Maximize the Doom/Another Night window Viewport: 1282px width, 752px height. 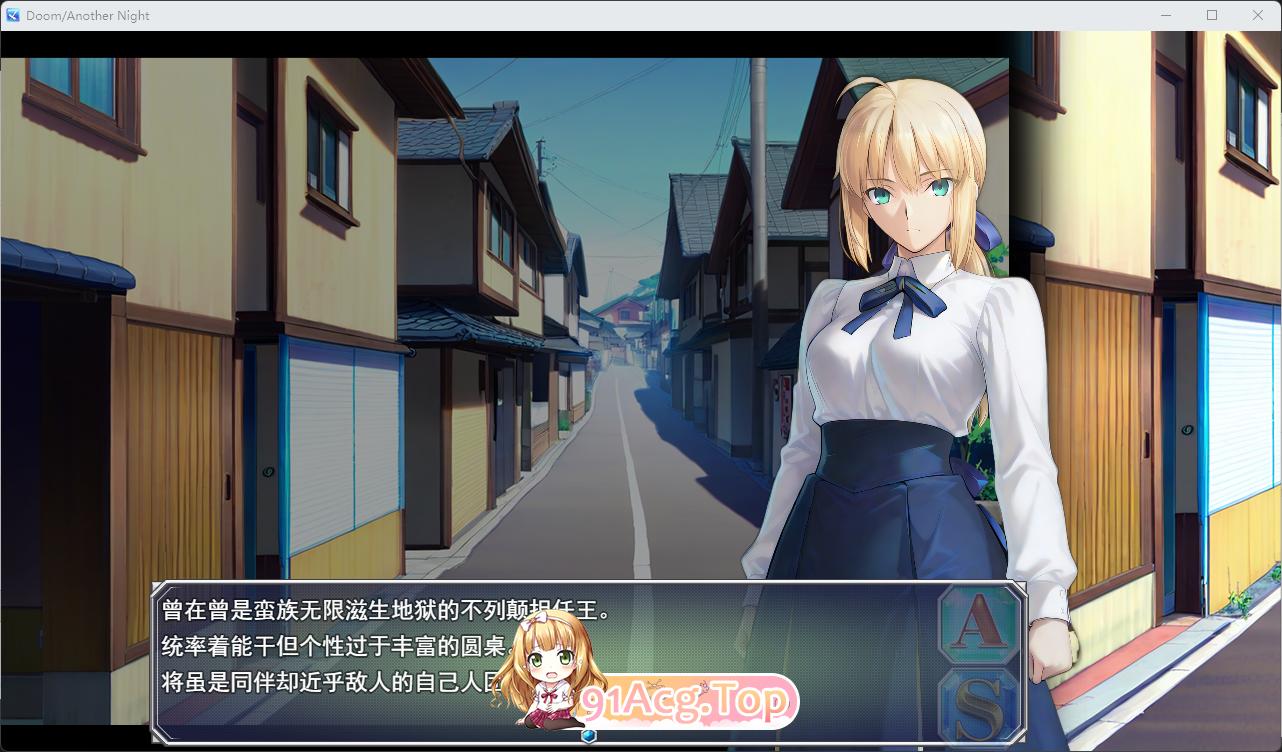(1212, 15)
